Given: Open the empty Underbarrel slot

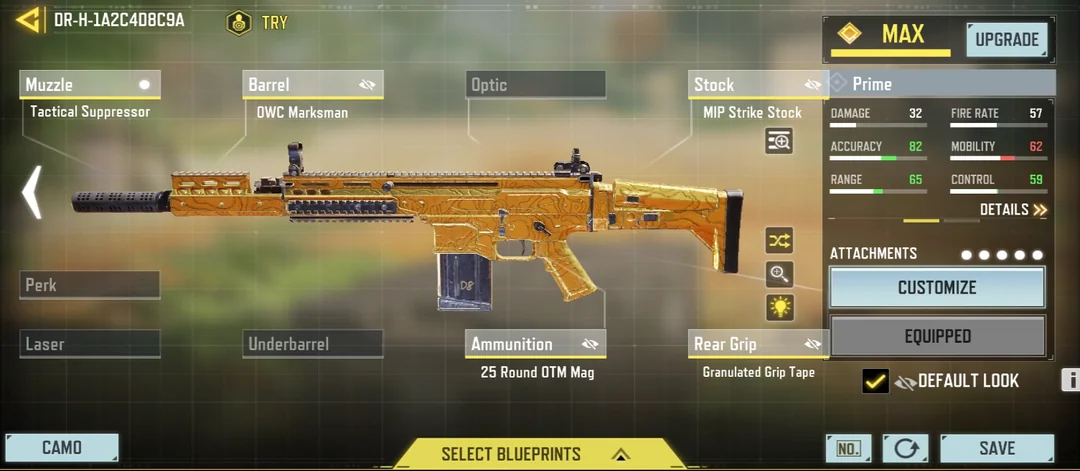Looking at the screenshot, I should [x=312, y=344].
